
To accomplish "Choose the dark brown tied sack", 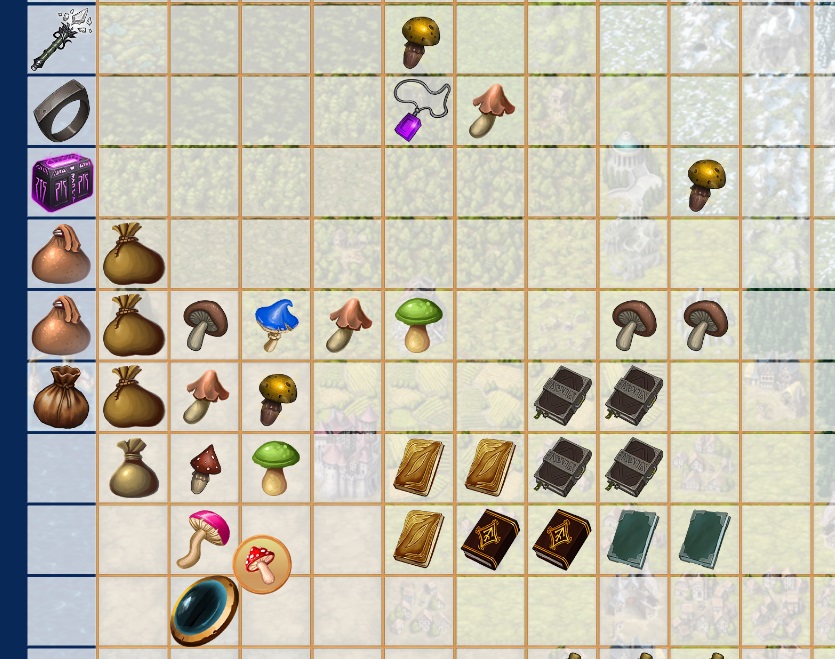I will pyautogui.click(x=61, y=397).
